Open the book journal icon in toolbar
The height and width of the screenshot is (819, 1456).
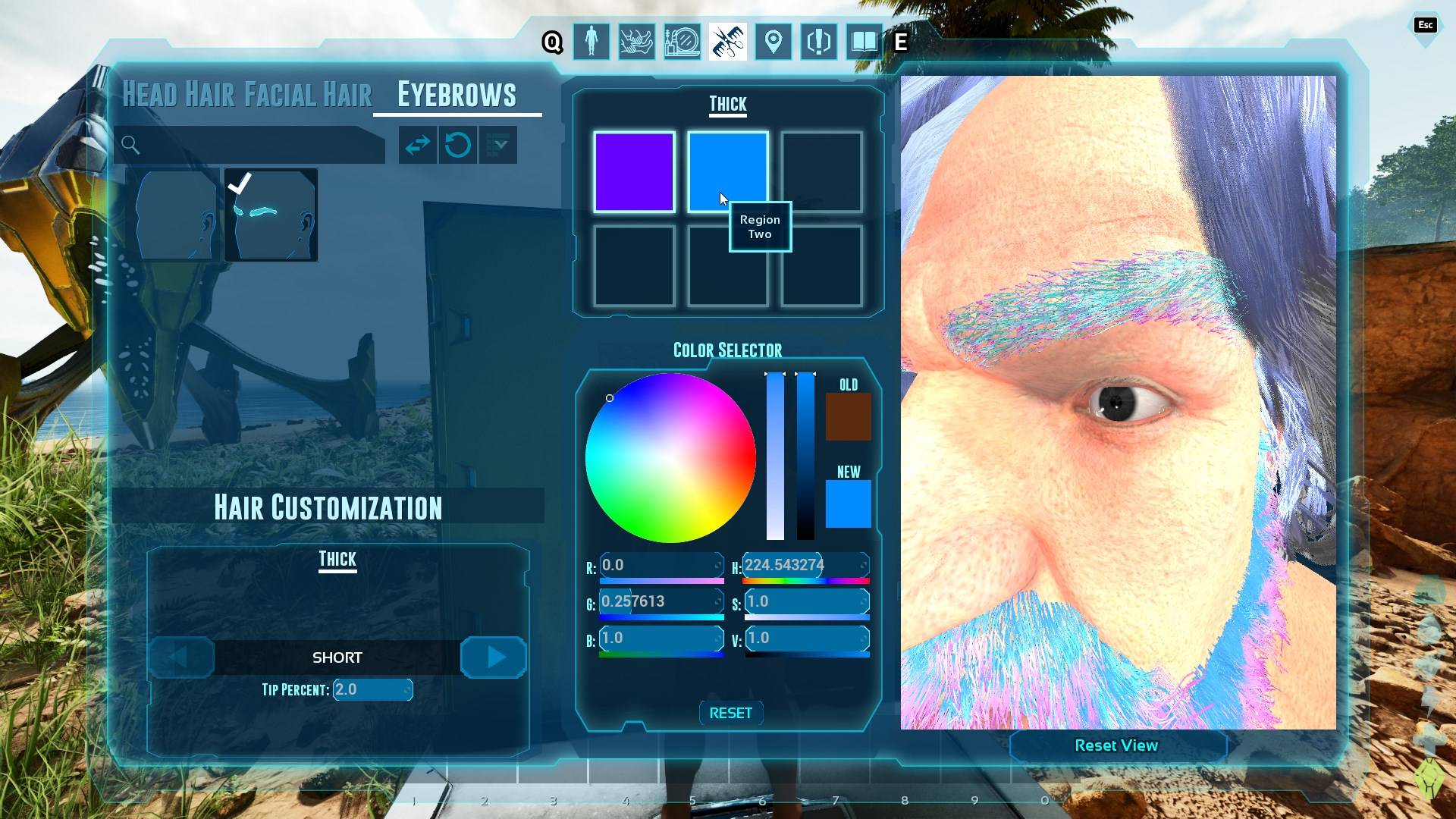(864, 42)
